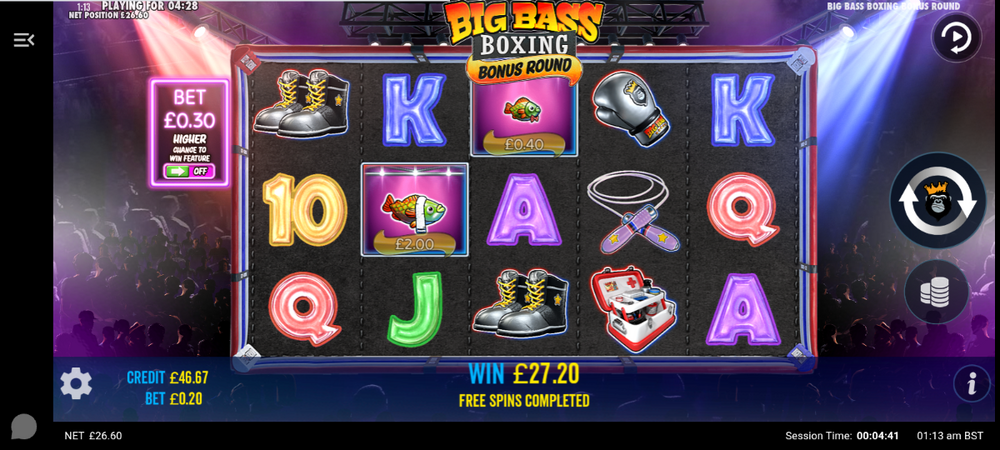Adjust bet with the coin stack button
This screenshot has width=1000, height=450.
click(937, 291)
